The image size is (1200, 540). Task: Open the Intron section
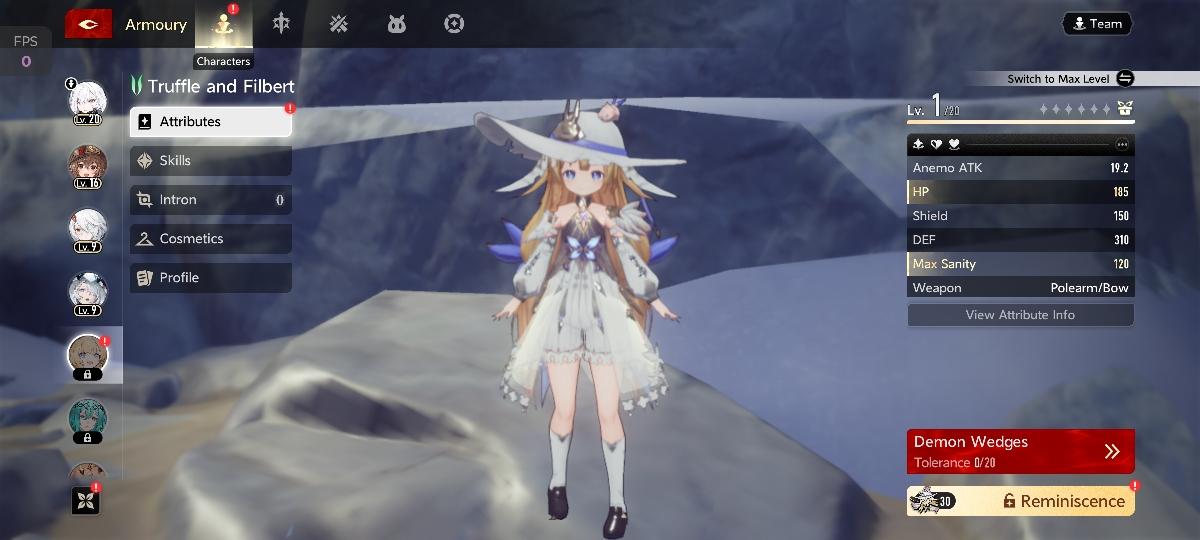pyautogui.click(x=211, y=200)
